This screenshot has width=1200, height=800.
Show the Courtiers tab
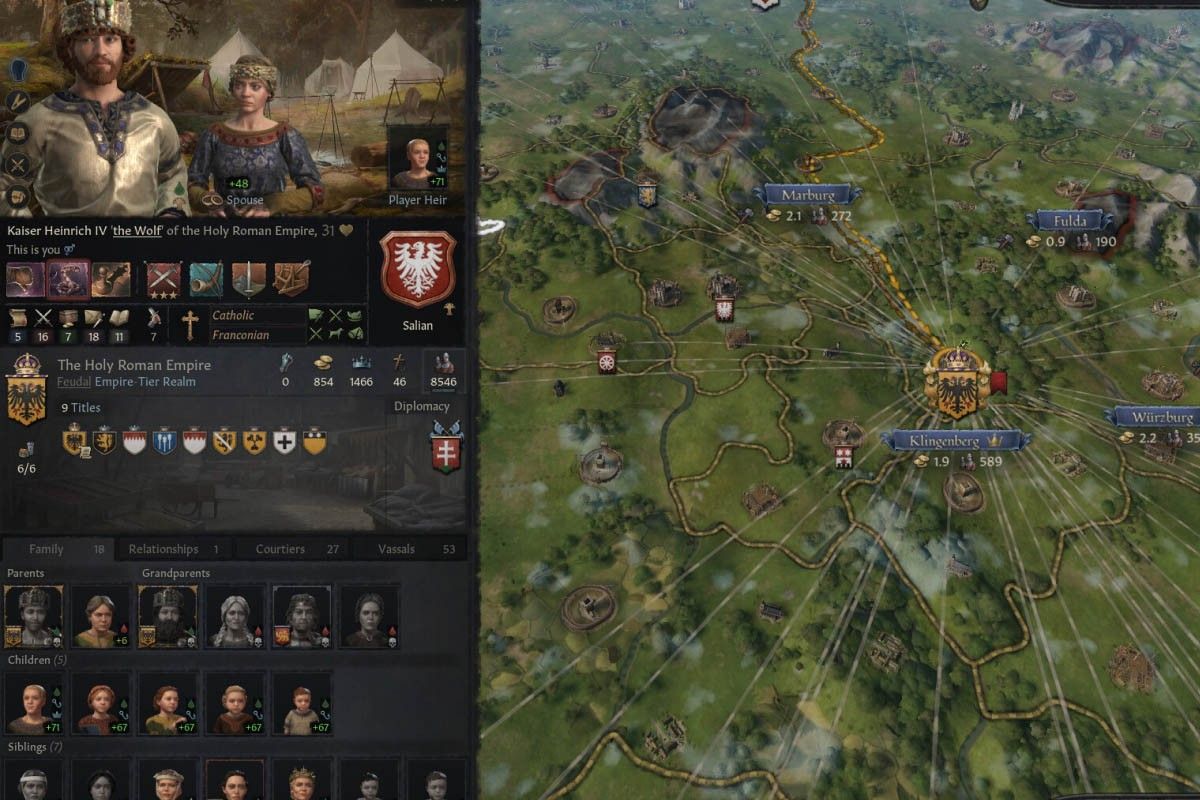280,549
